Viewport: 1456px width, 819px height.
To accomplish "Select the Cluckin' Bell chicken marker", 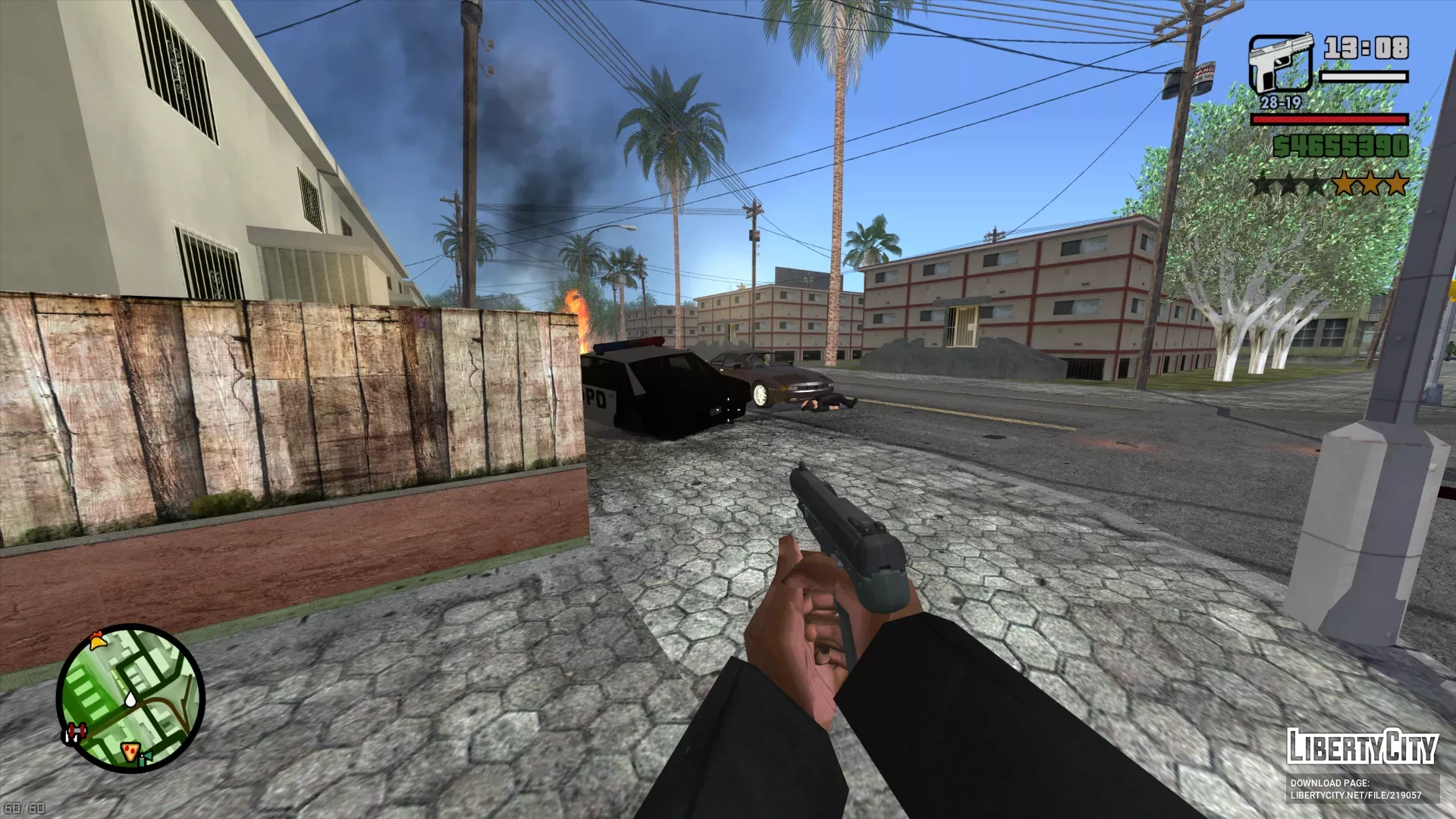I will 97,641.
